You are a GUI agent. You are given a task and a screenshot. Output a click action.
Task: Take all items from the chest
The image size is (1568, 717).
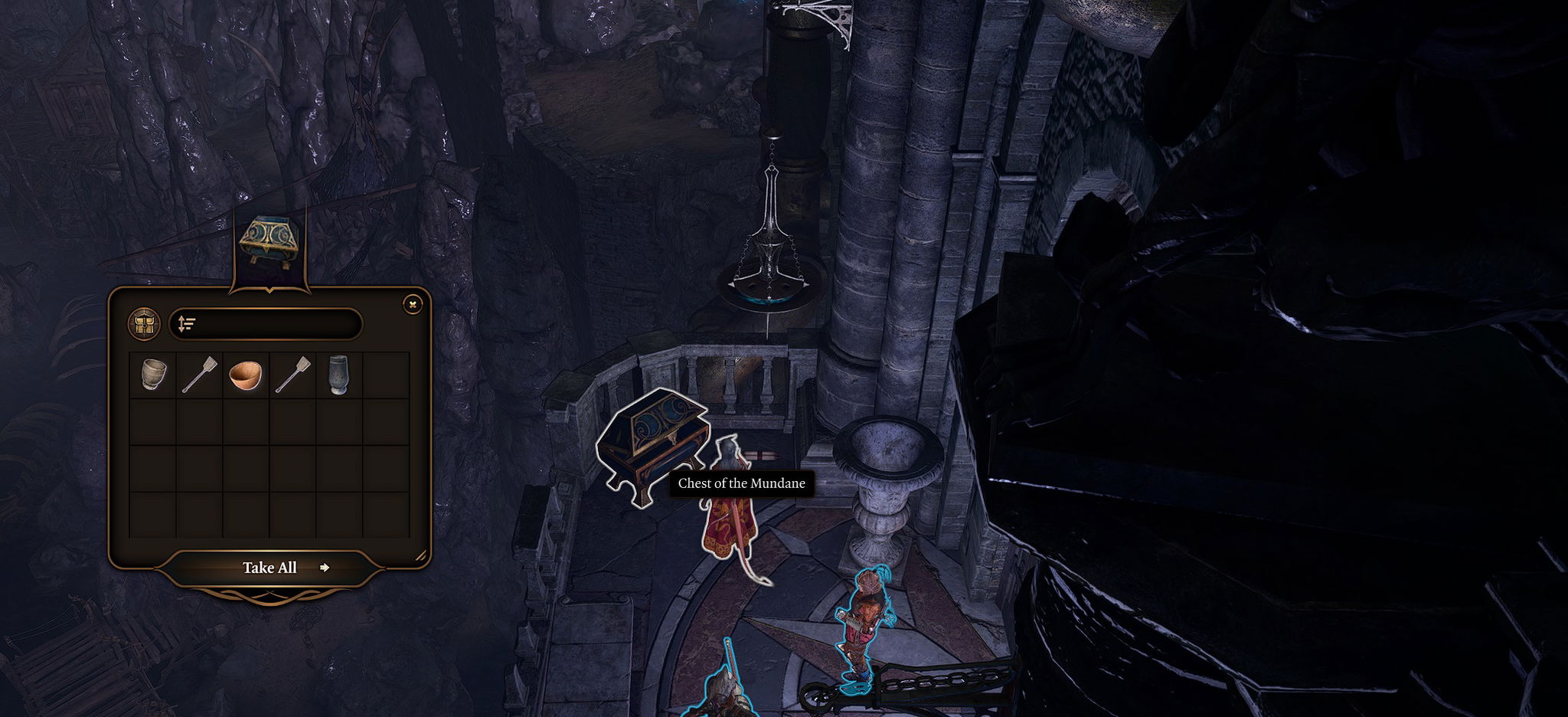tap(269, 568)
